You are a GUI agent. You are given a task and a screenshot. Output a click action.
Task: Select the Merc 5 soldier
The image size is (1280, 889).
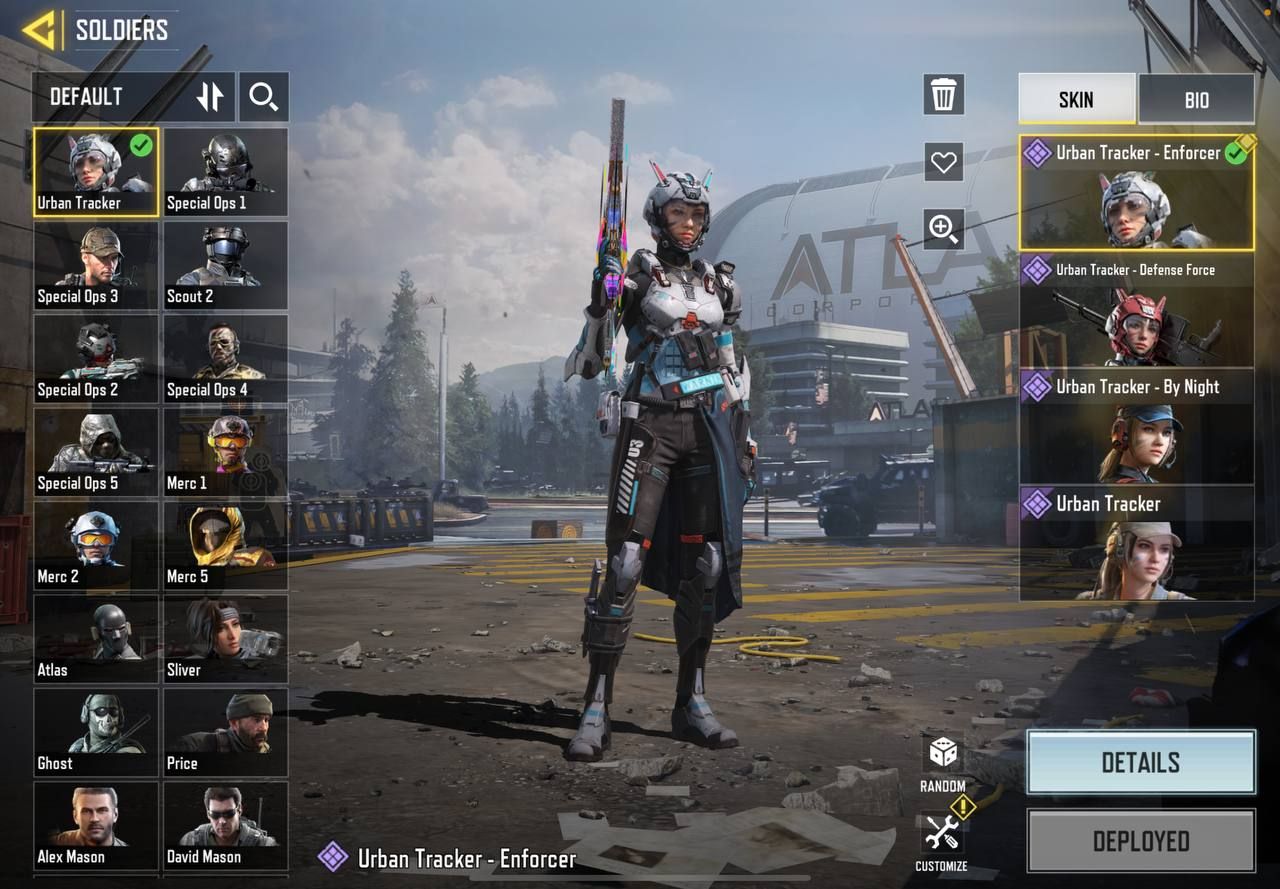pyautogui.click(x=225, y=545)
